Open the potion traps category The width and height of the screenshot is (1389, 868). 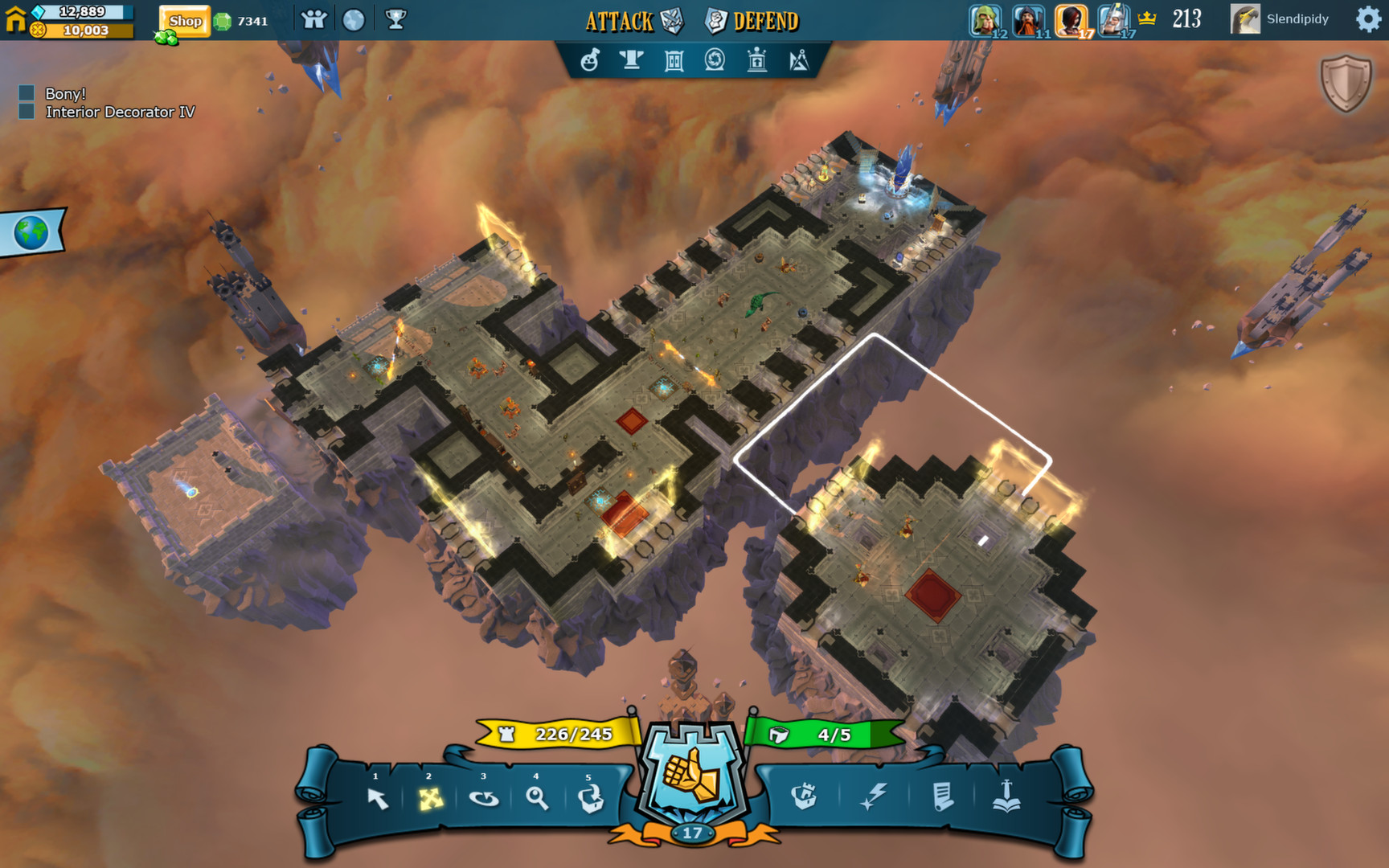(592, 60)
